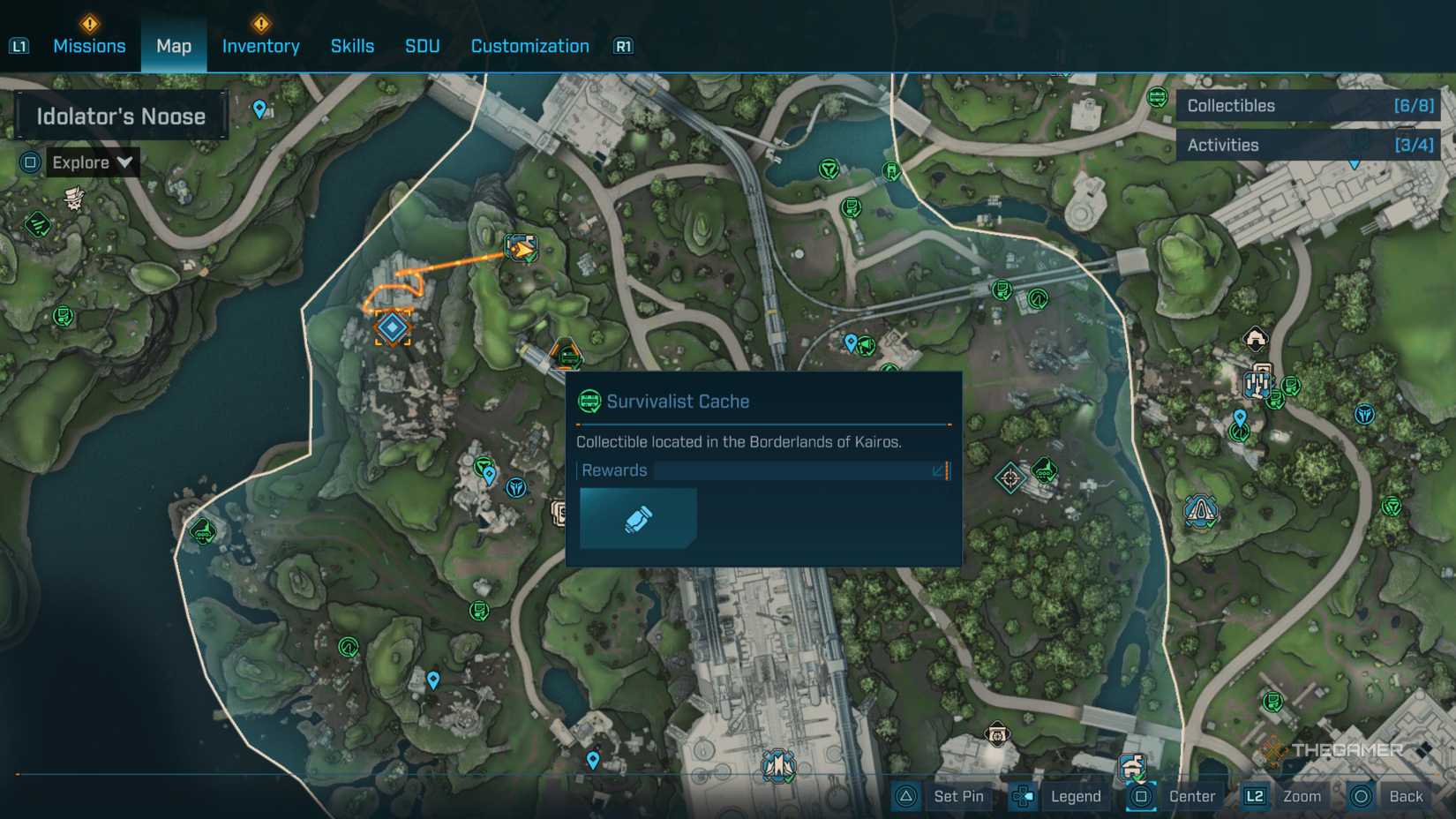
Task: Select the Map tab
Action: 174,46
